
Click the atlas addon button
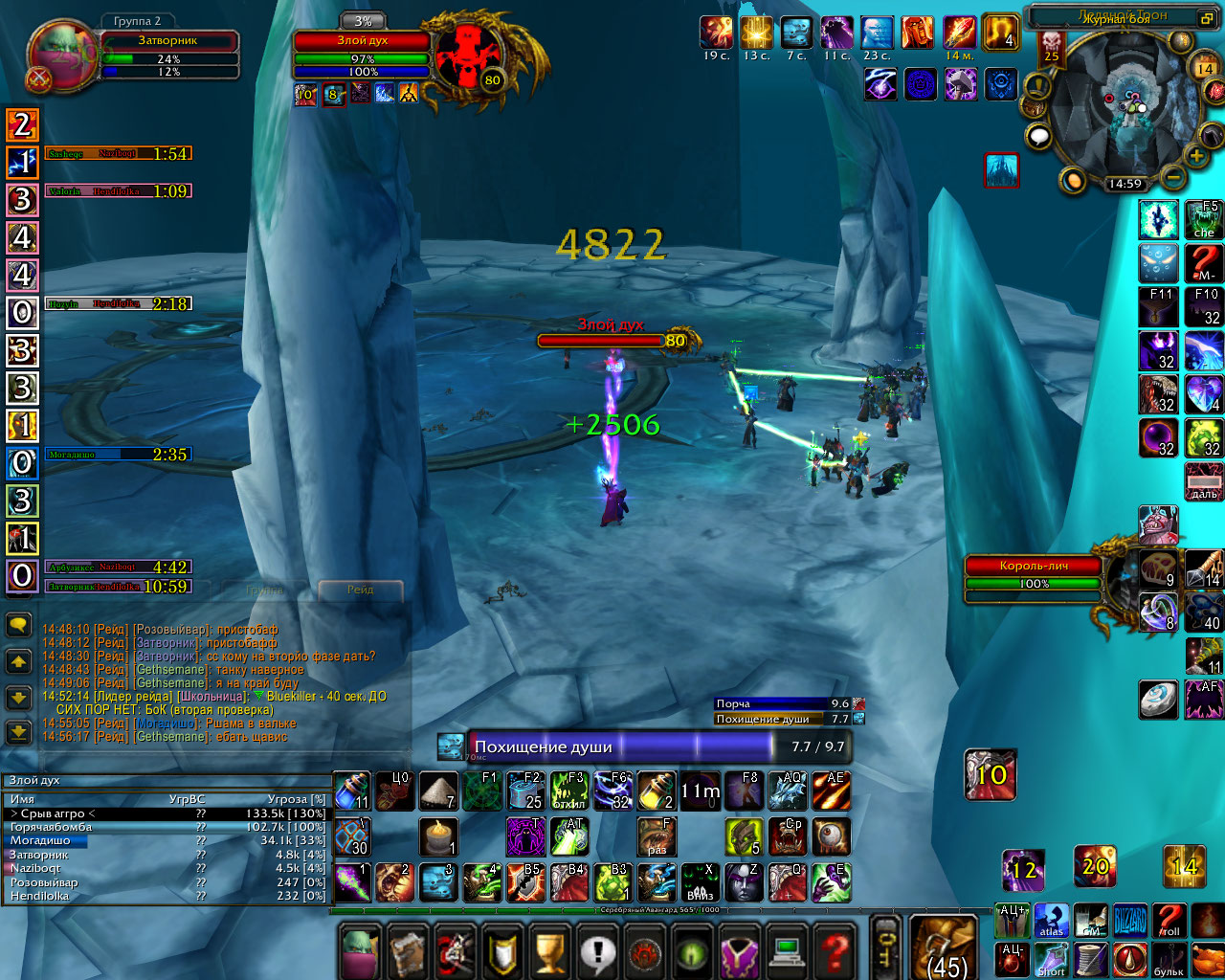[x=1051, y=921]
